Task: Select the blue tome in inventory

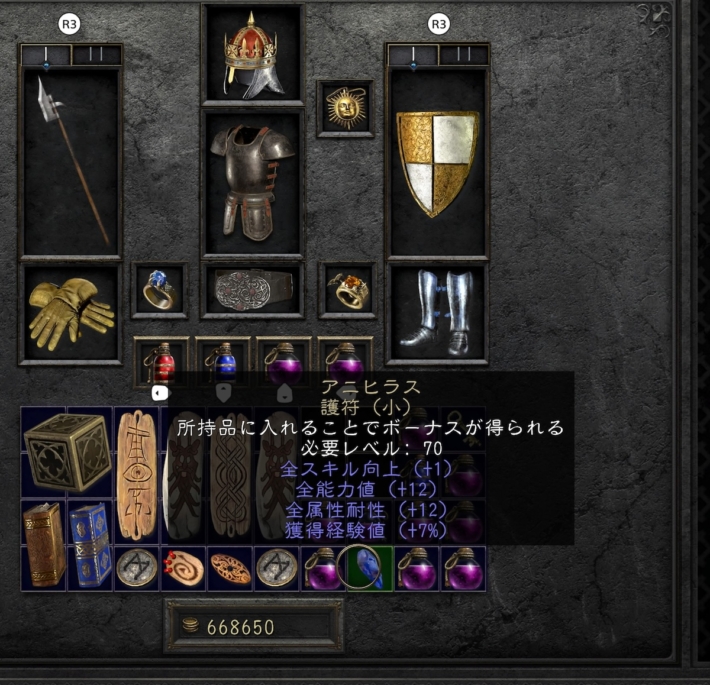Action: (90, 543)
